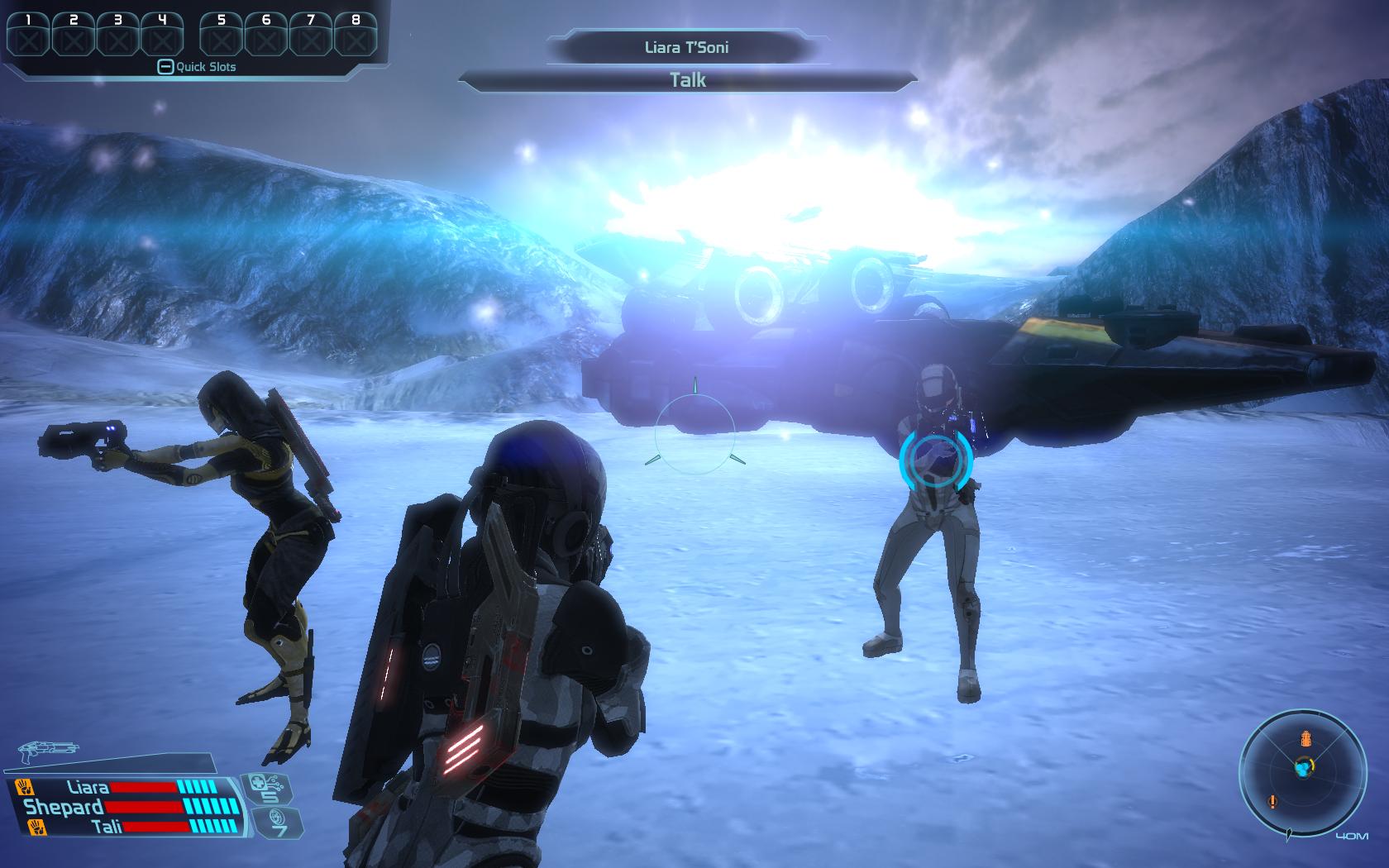Select quick slot number 1
Screen dimensions: 1389x868
(29, 35)
